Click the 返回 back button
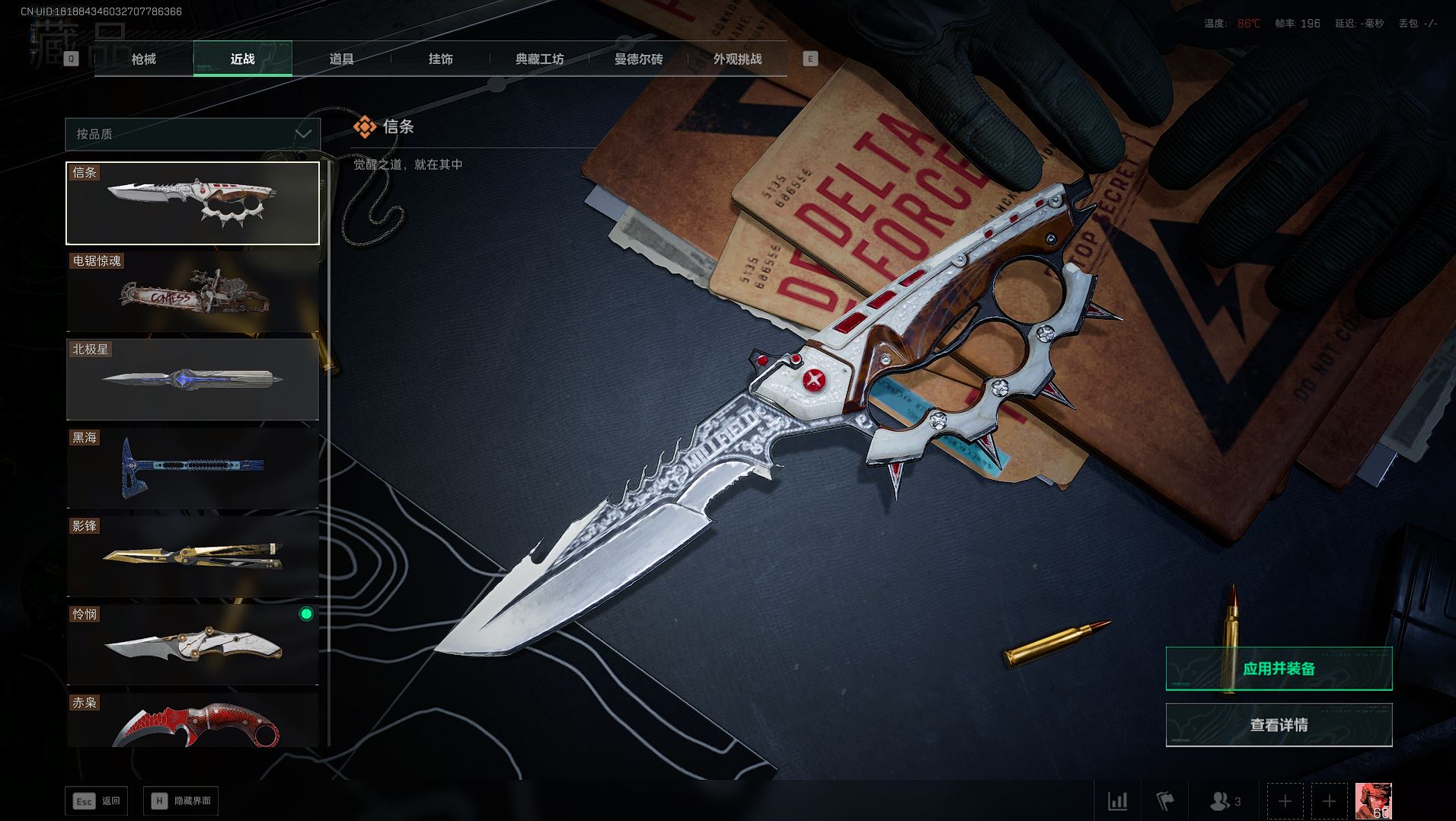The image size is (1456, 821). click(x=97, y=801)
